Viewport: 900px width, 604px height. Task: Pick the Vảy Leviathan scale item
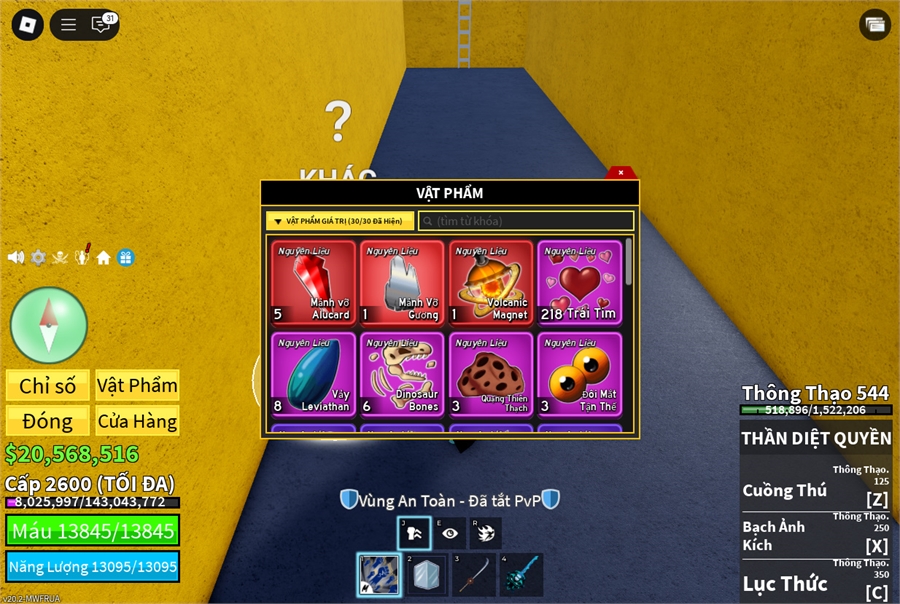[x=313, y=374]
